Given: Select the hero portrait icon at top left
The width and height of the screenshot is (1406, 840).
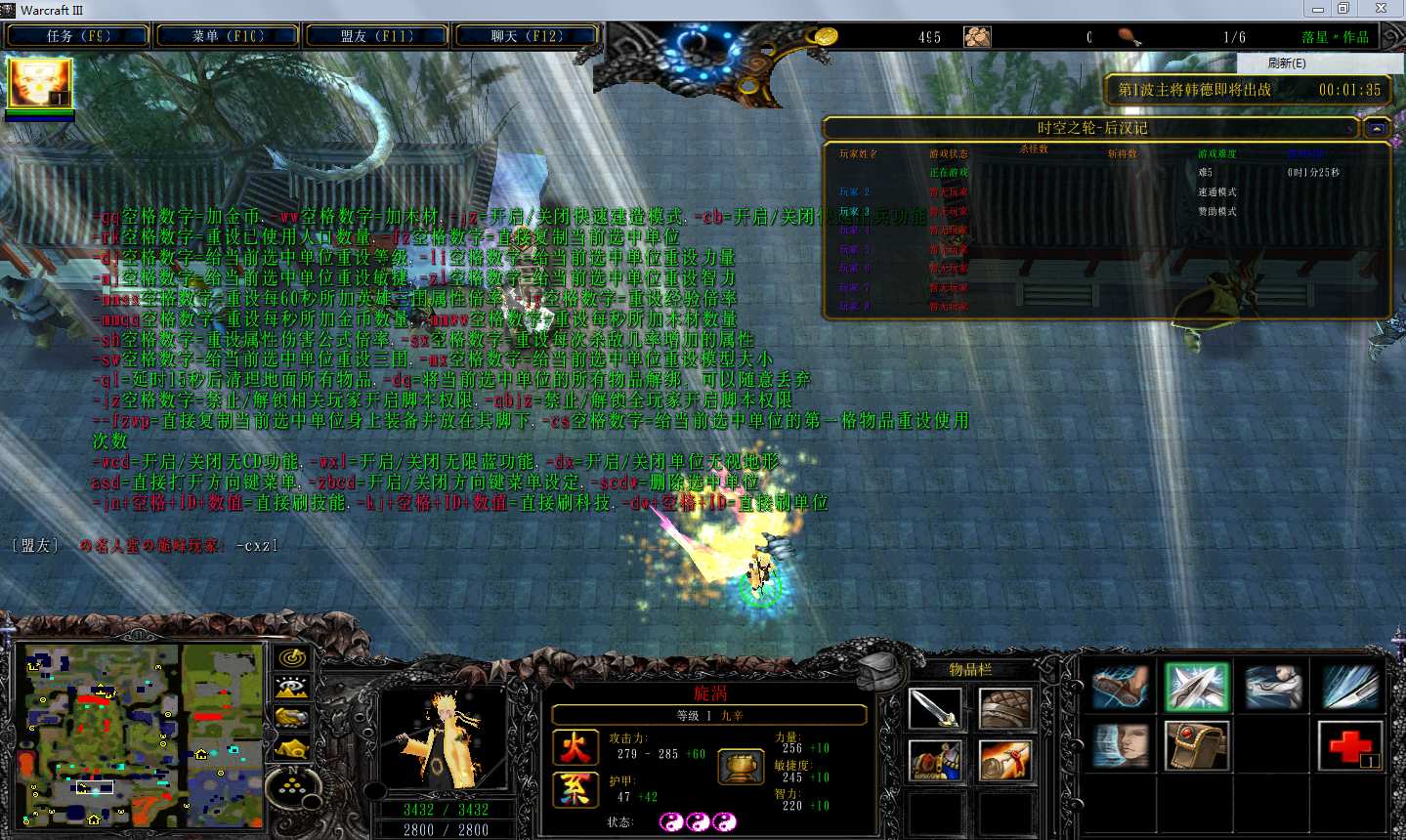Looking at the screenshot, I should 40,84.
